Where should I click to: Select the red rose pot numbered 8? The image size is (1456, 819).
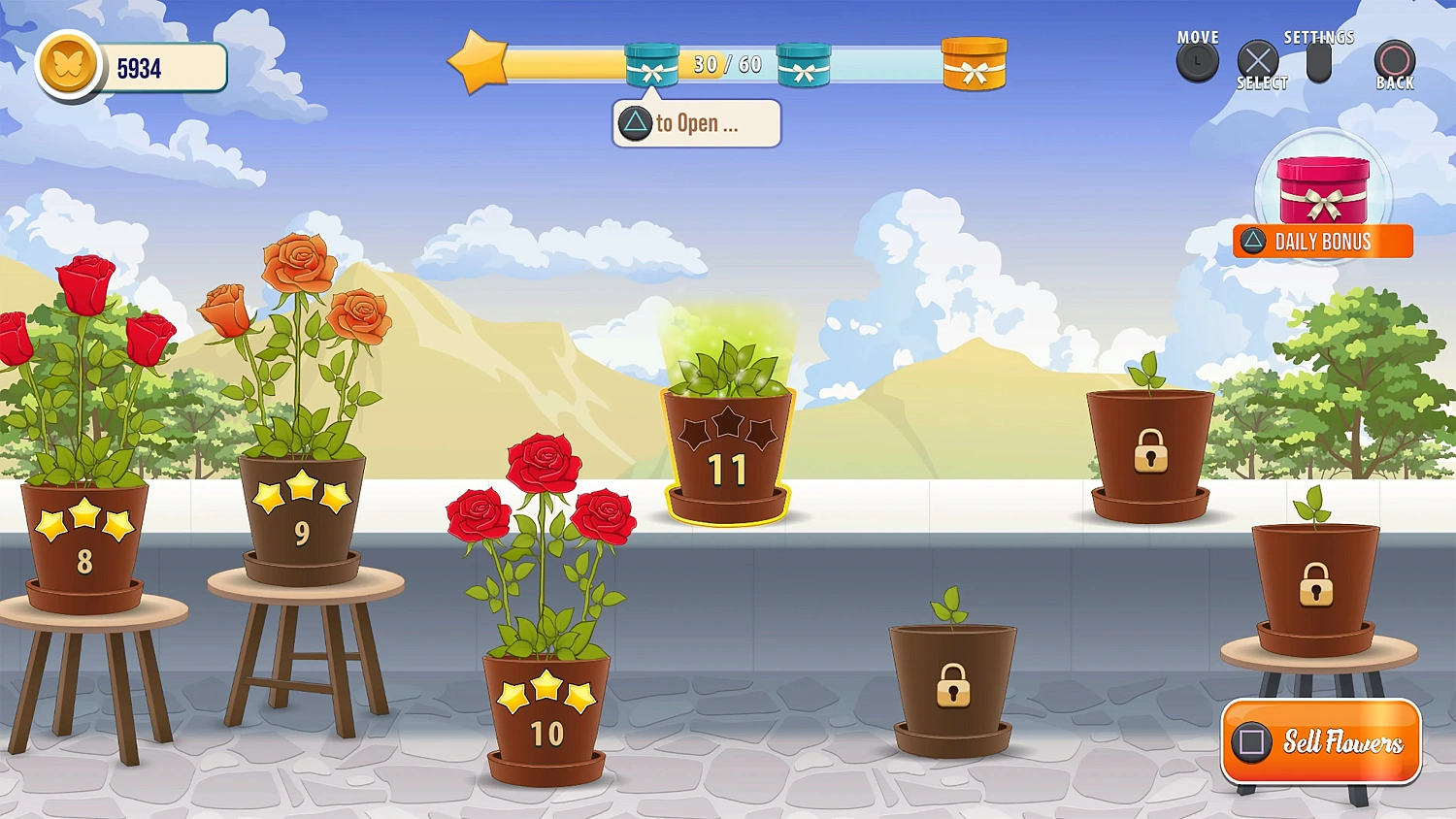click(x=83, y=539)
